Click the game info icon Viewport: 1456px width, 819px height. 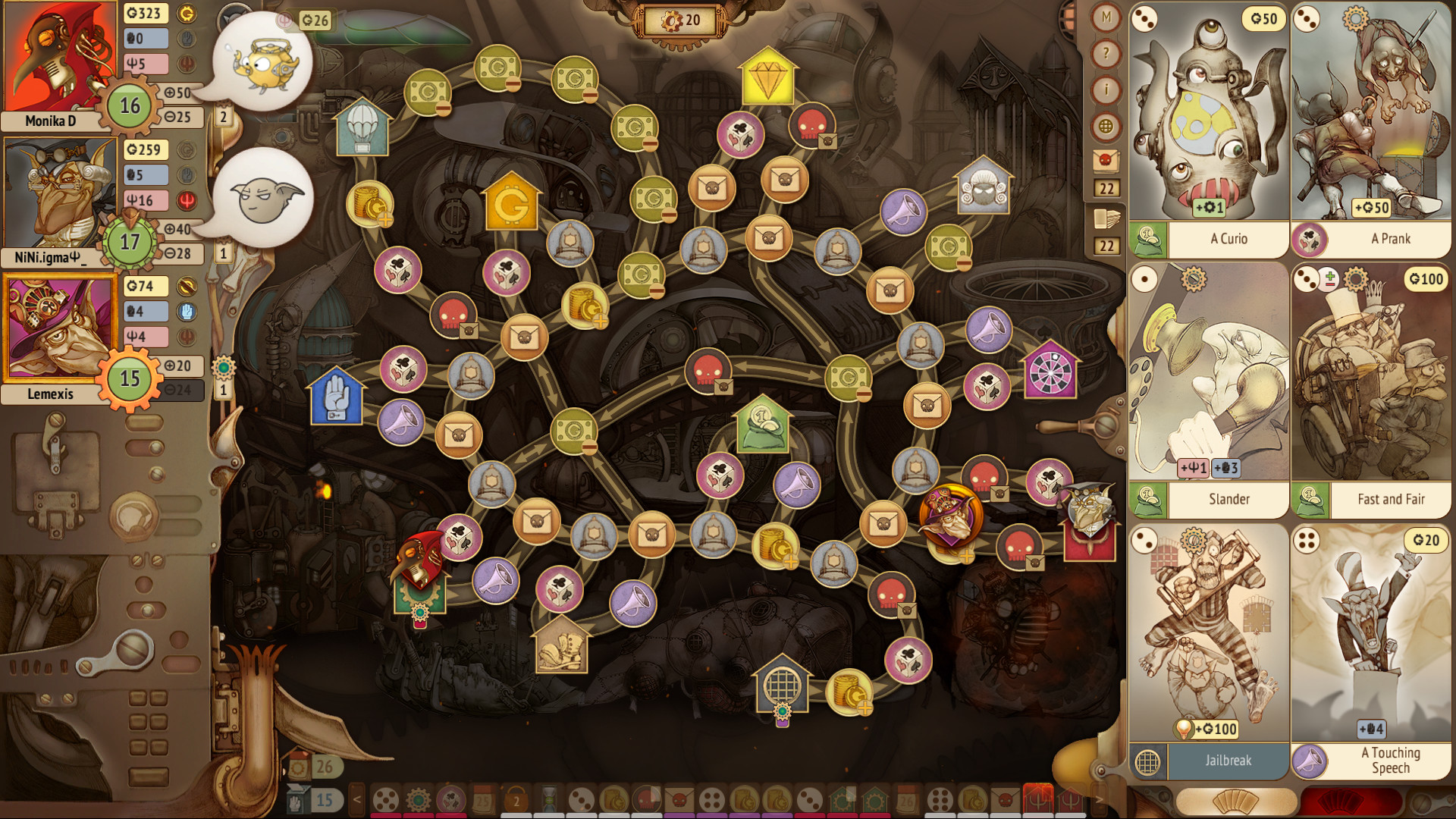(x=1105, y=89)
